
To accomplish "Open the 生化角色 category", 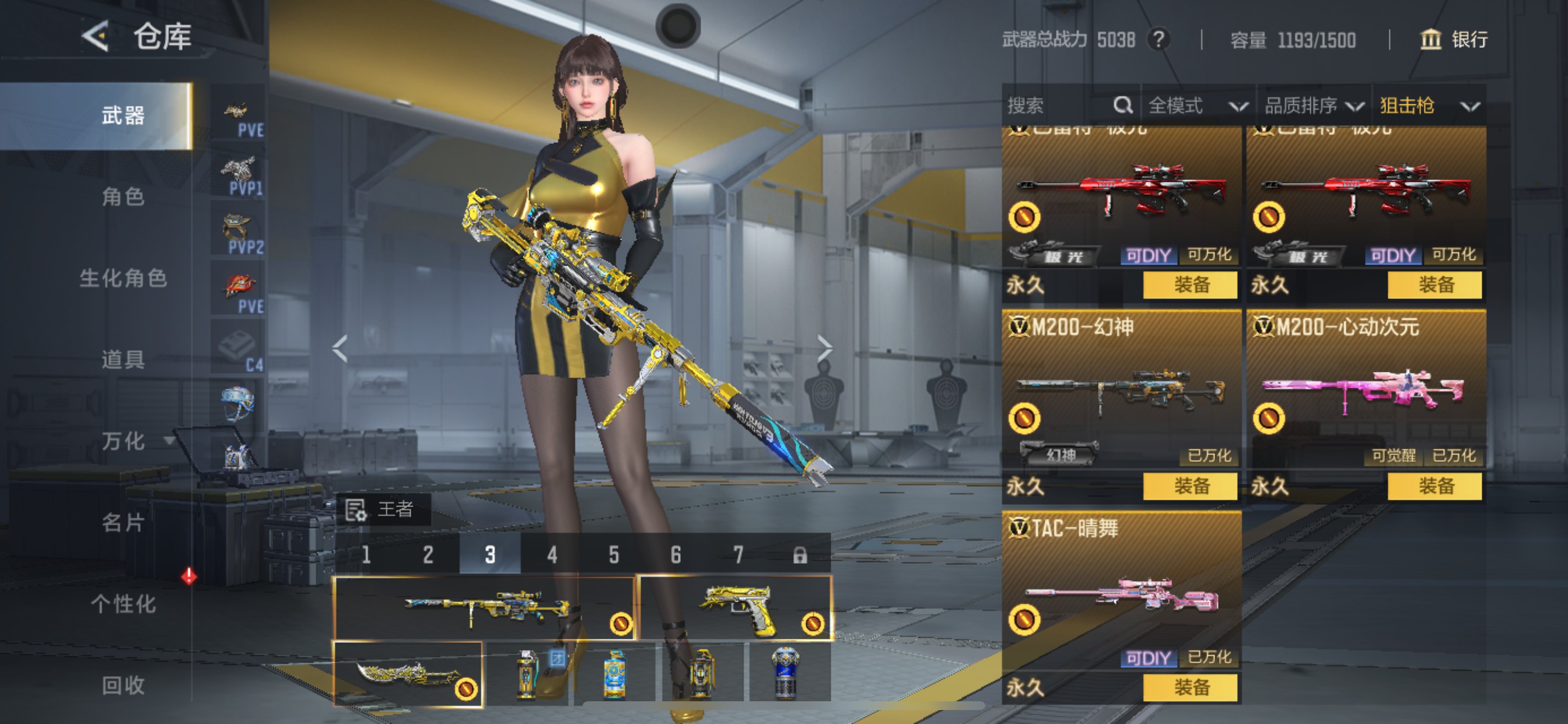I will coord(123,278).
